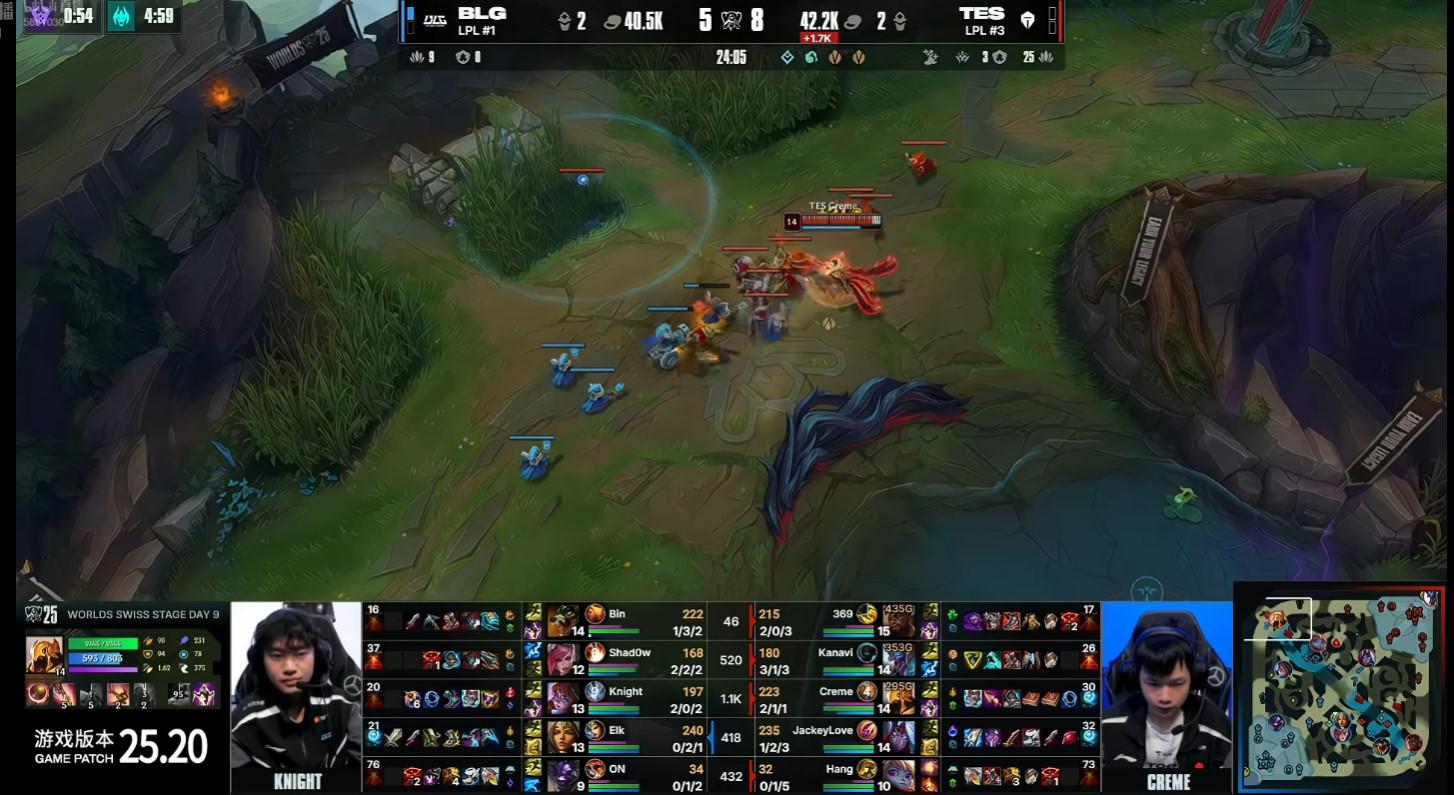
Task: Choose Elk's champion portrait on the scoreboard
Action: (x=563, y=736)
